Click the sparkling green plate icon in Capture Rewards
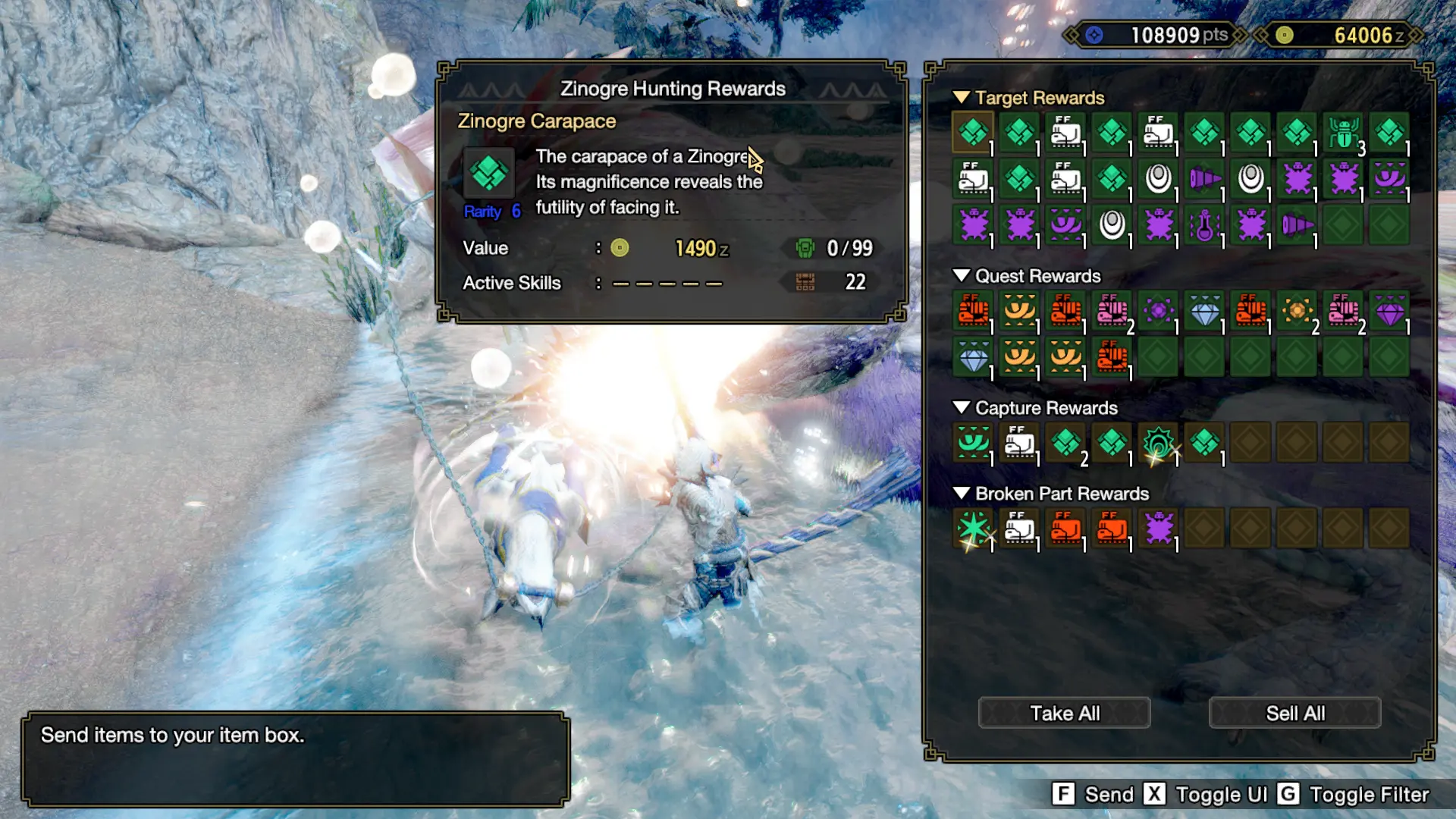The width and height of the screenshot is (1456, 819). pos(1158,442)
